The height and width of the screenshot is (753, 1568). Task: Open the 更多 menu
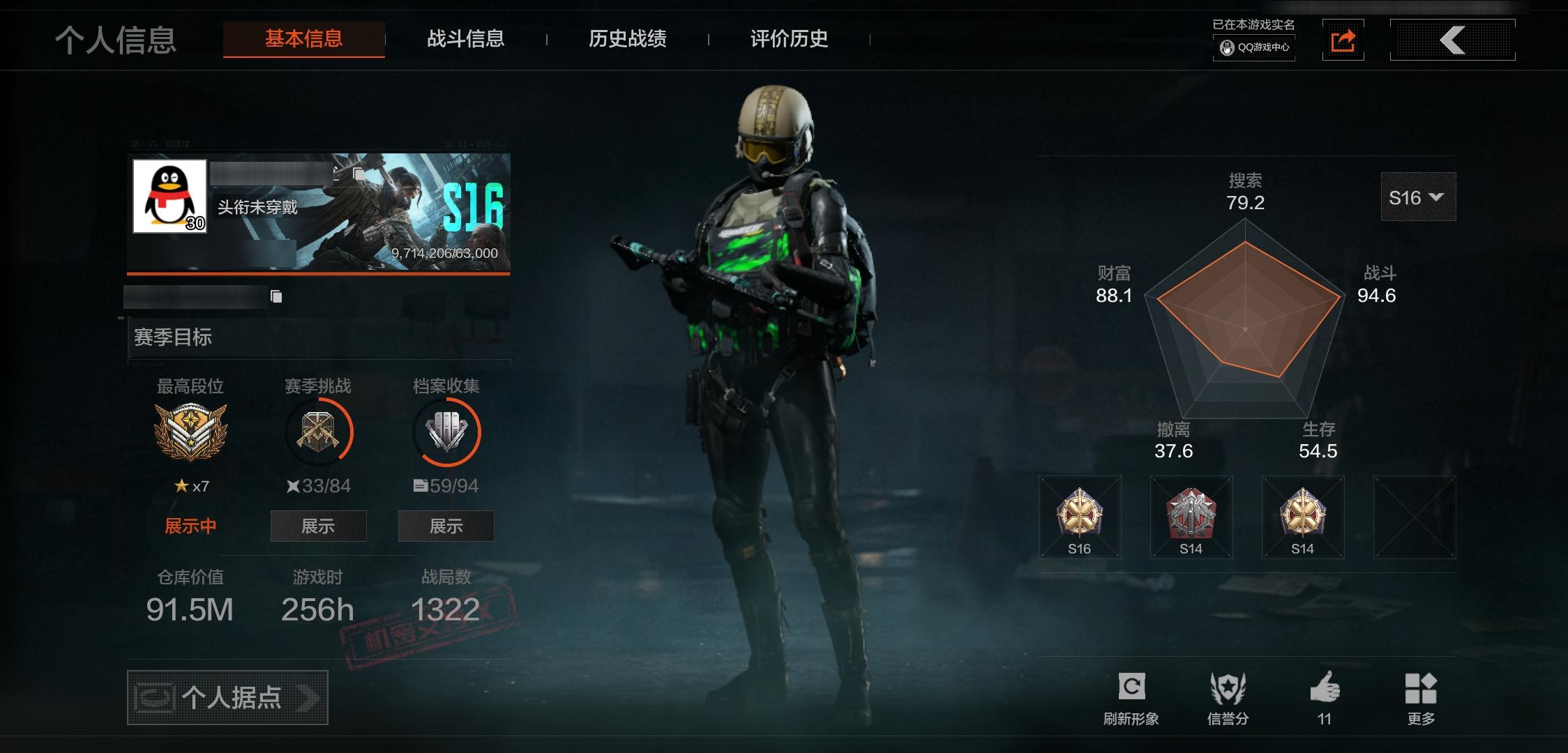[1421, 698]
